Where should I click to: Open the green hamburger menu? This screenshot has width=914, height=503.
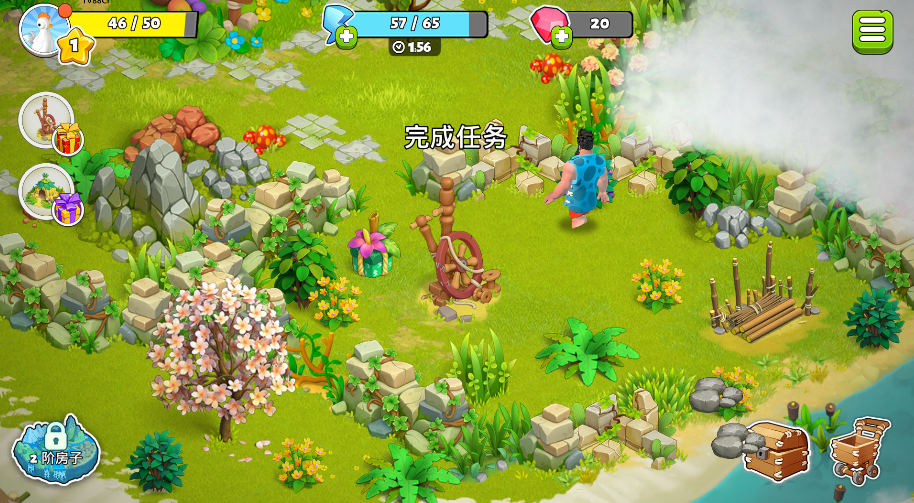[x=872, y=30]
